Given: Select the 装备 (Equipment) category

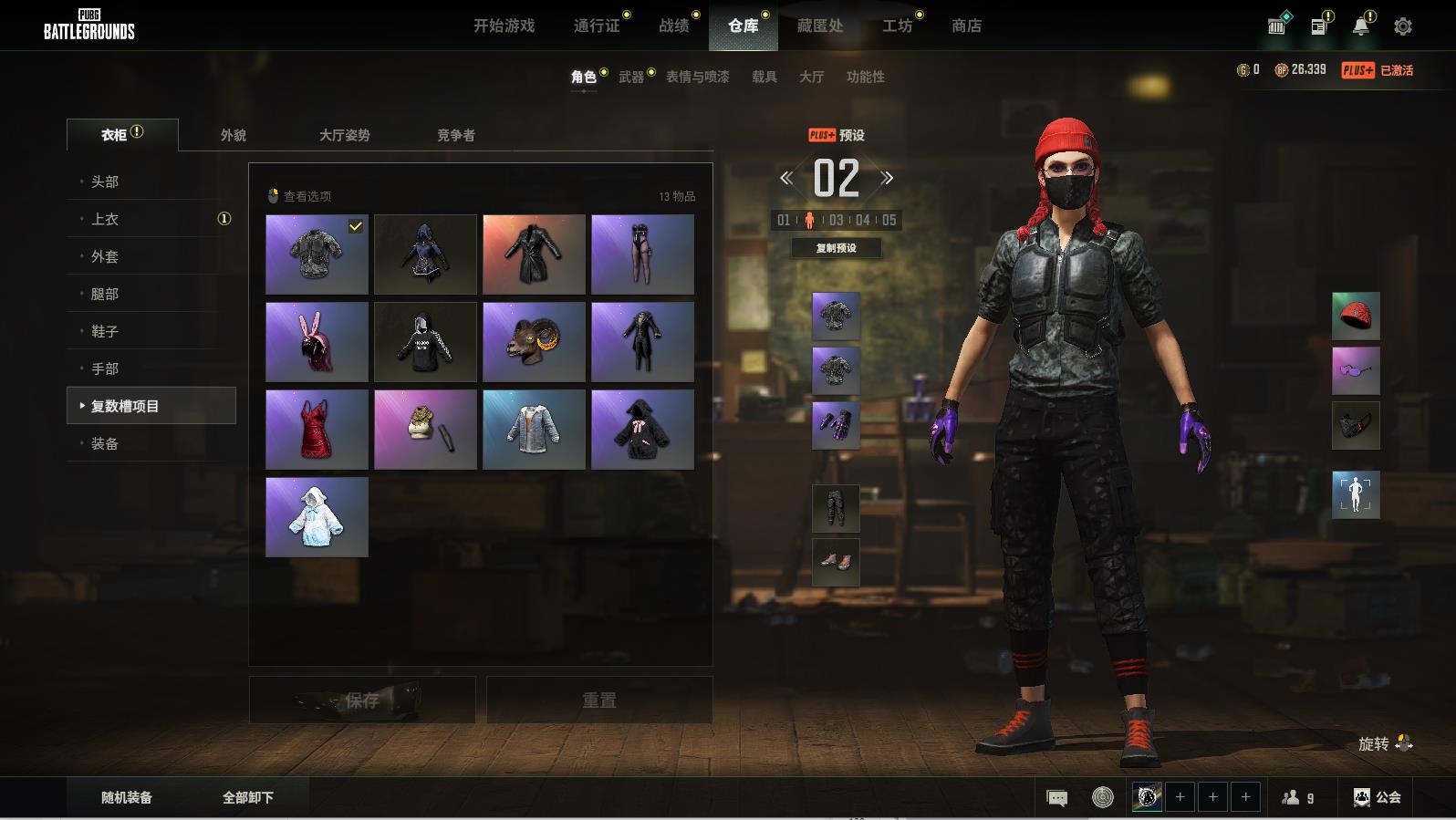Looking at the screenshot, I should click(105, 443).
